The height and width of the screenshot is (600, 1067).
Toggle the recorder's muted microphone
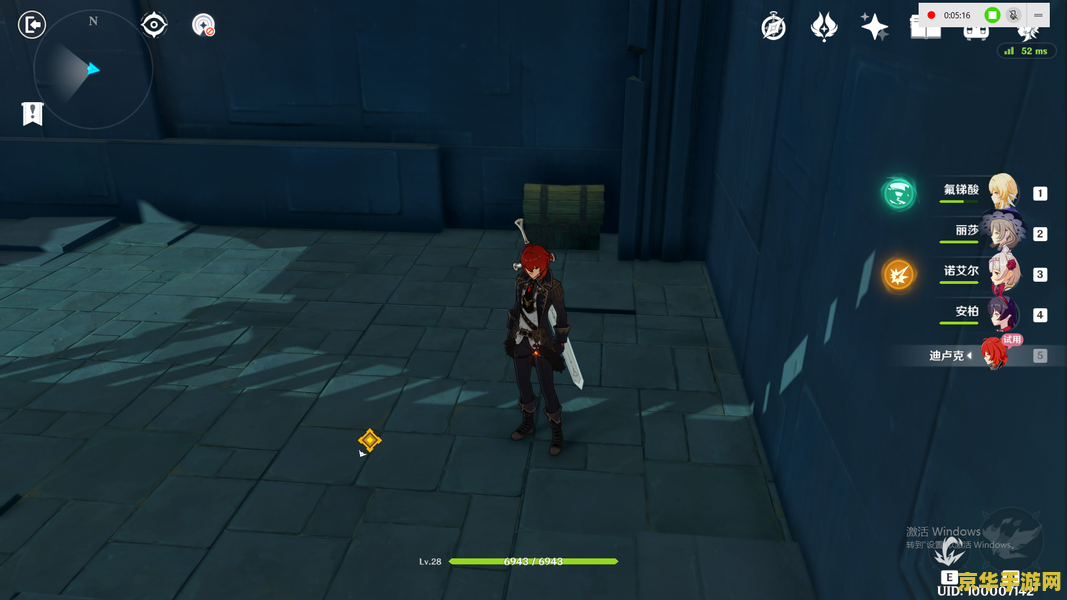[1013, 15]
